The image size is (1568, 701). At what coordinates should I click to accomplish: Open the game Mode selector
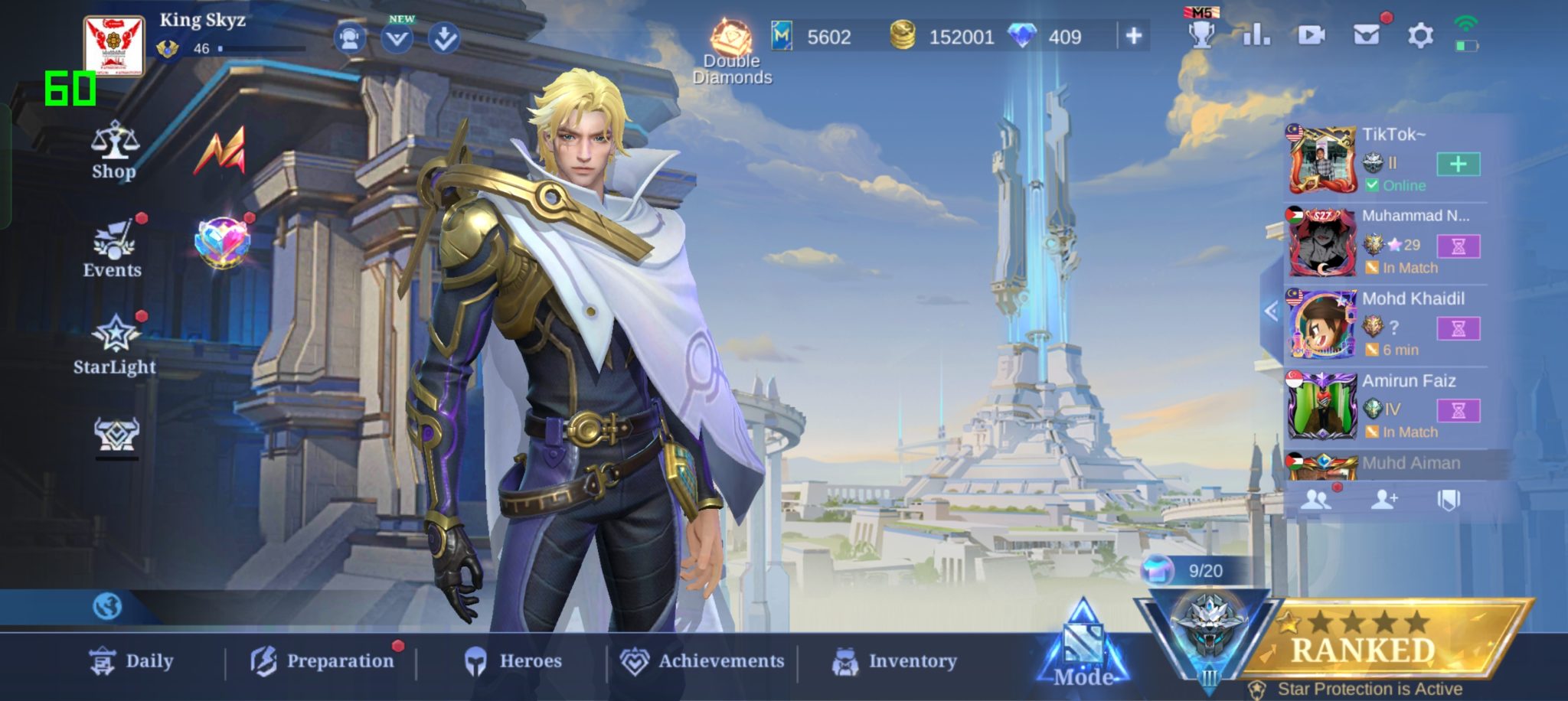1083,647
